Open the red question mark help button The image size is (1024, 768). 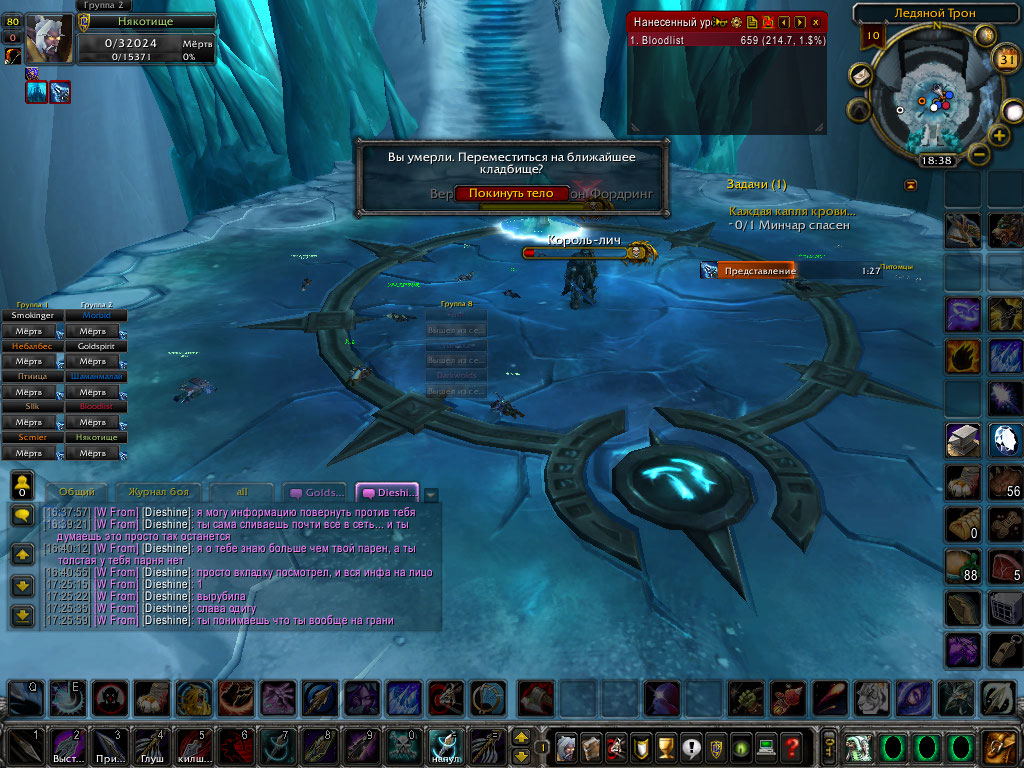click(x=791, y=746)
